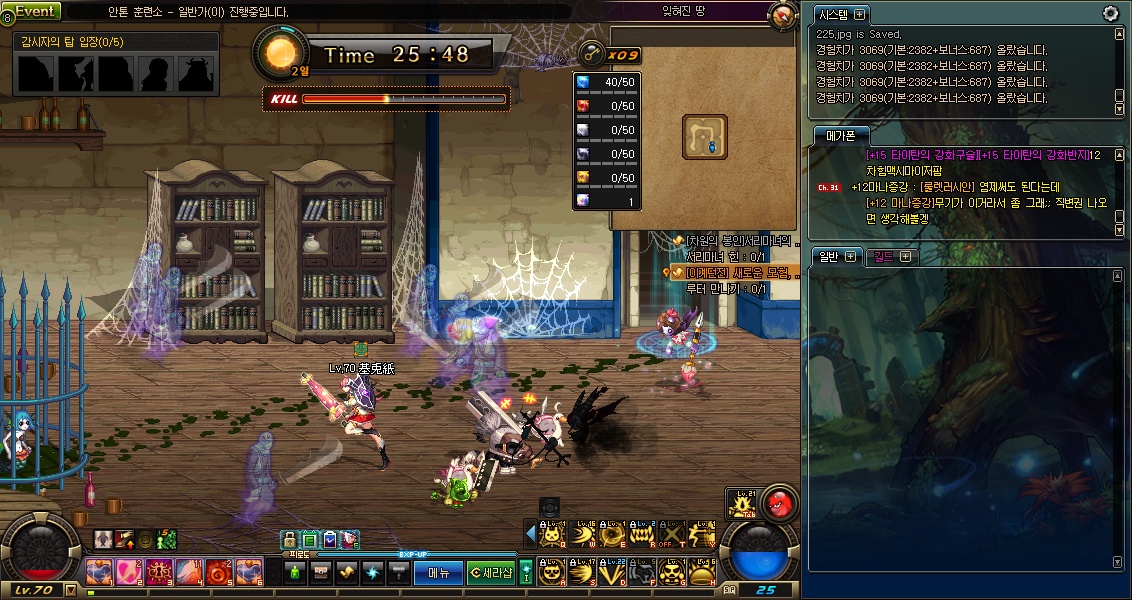Select the blue crystal 40/50 material row
The width and height of the screenshot is (1132, 600).
[x=607, y=81]
